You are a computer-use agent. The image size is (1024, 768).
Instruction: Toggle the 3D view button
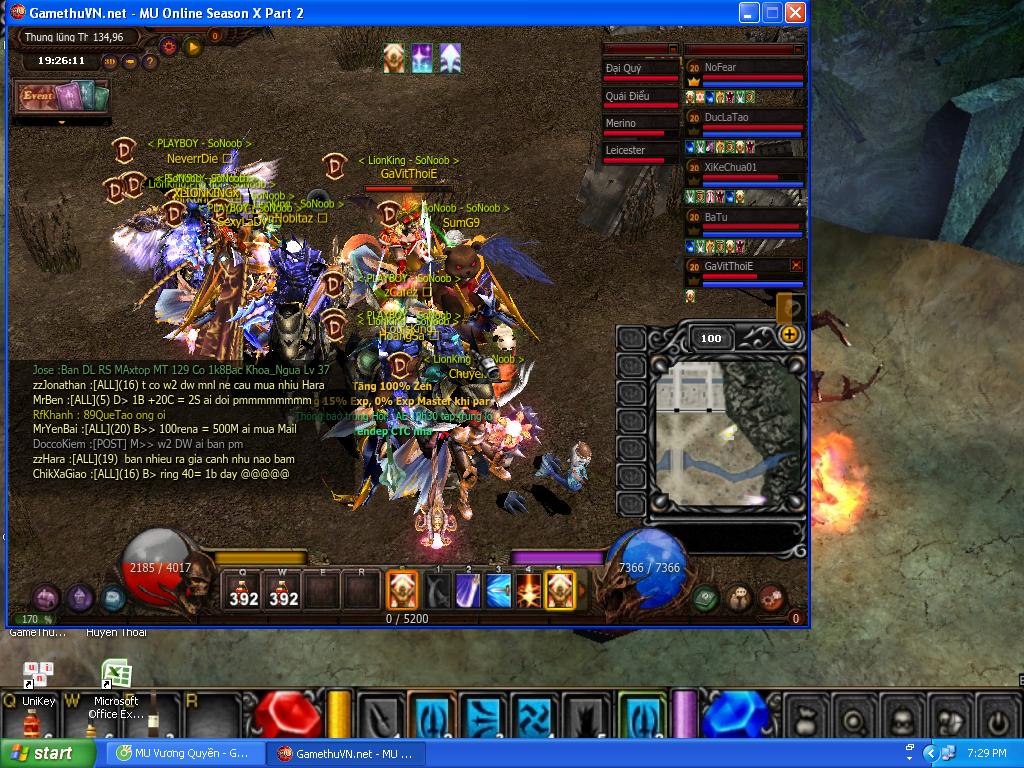[110, 61]
